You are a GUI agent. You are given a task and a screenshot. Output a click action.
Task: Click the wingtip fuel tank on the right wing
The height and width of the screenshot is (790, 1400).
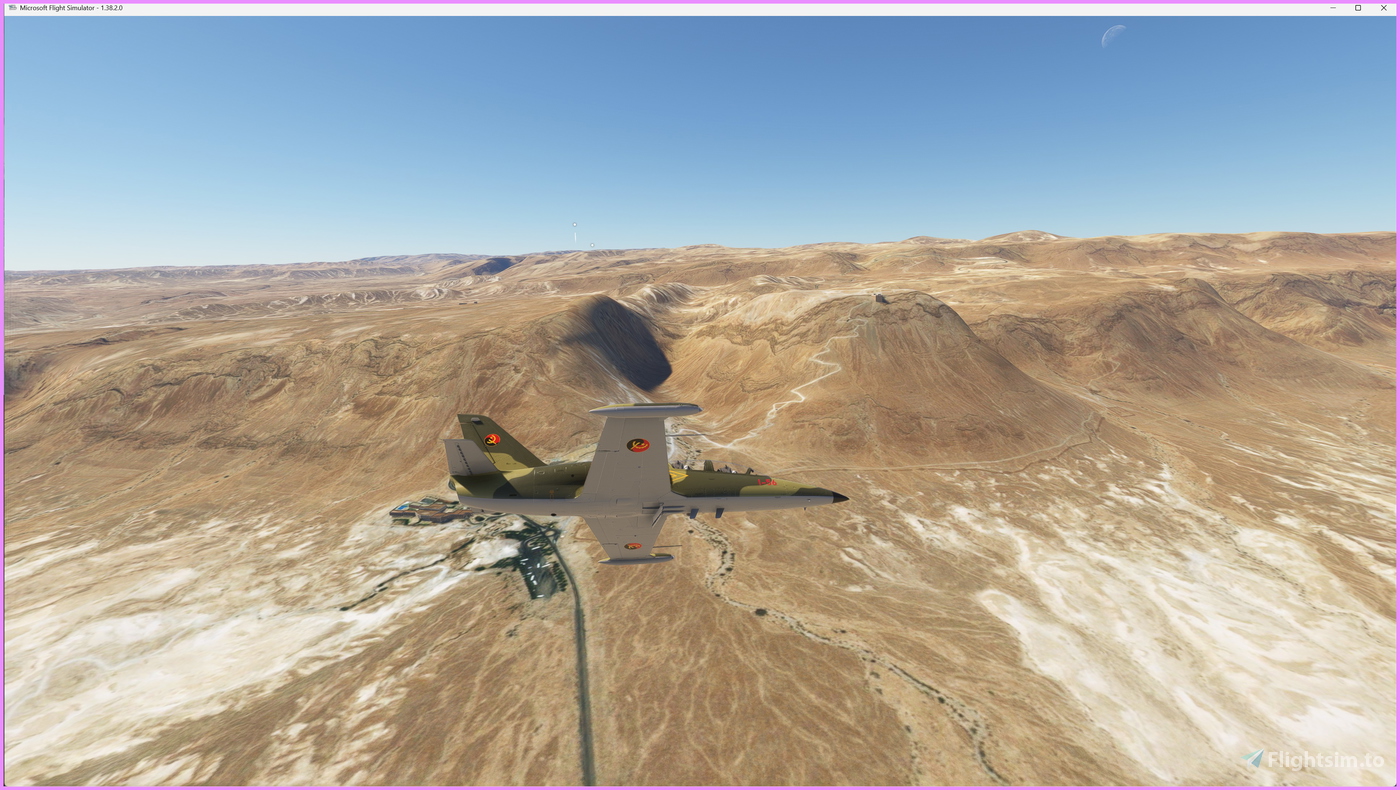[x=638, y=556]
